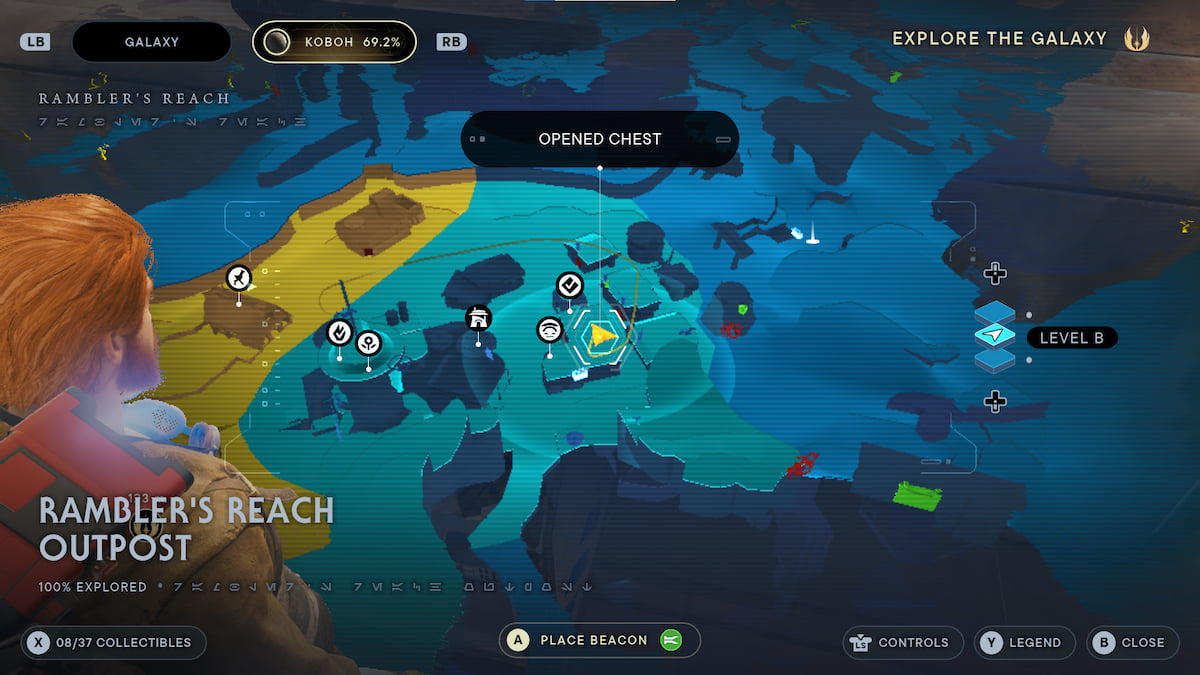
Task: Select the highlighted Level B layer
Action: [995, 337]
